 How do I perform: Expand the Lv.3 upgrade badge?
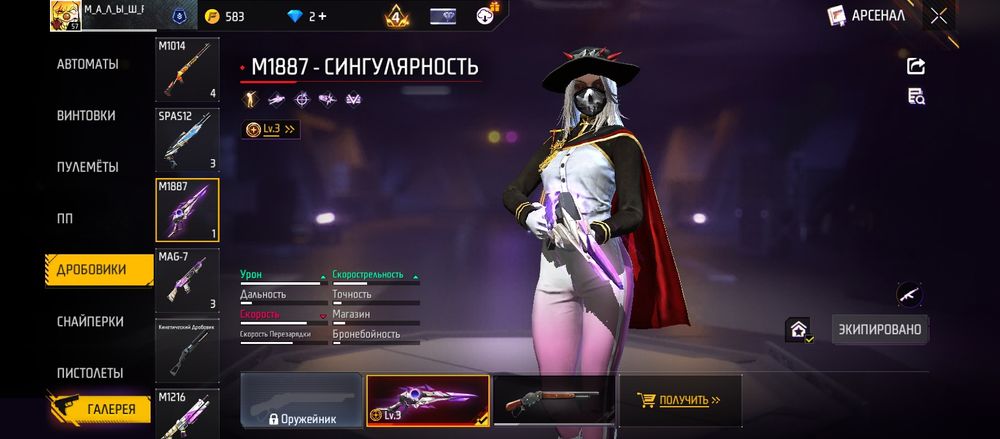[271, 129]
